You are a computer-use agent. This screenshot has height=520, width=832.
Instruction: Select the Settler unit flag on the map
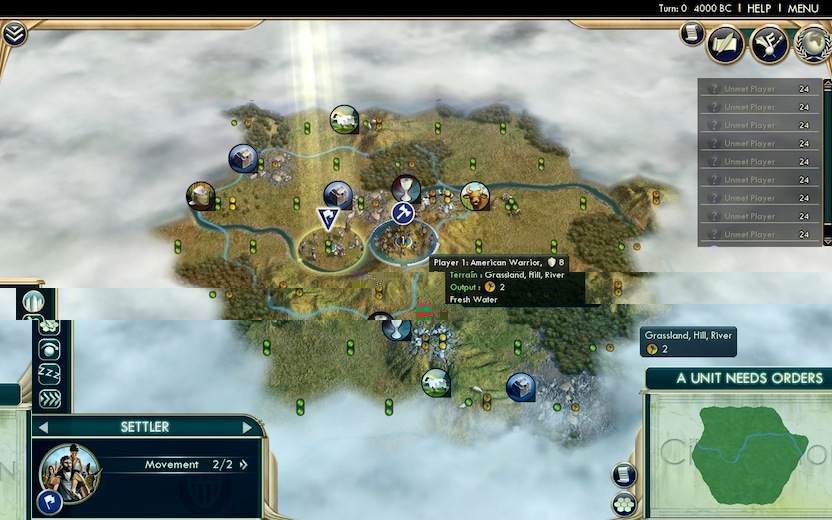(327, 218)
